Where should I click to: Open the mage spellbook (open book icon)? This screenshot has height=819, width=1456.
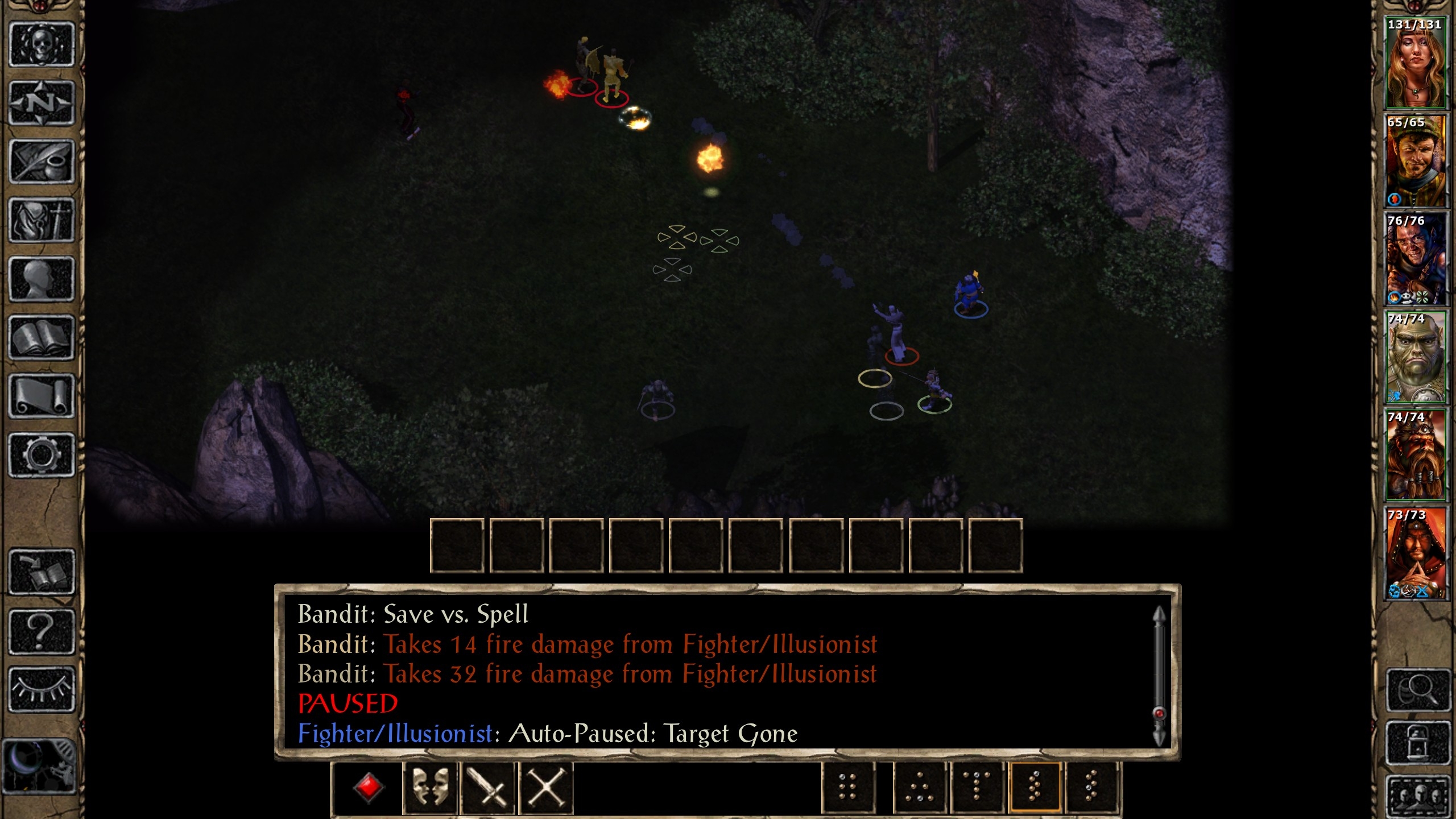[42, 338]
